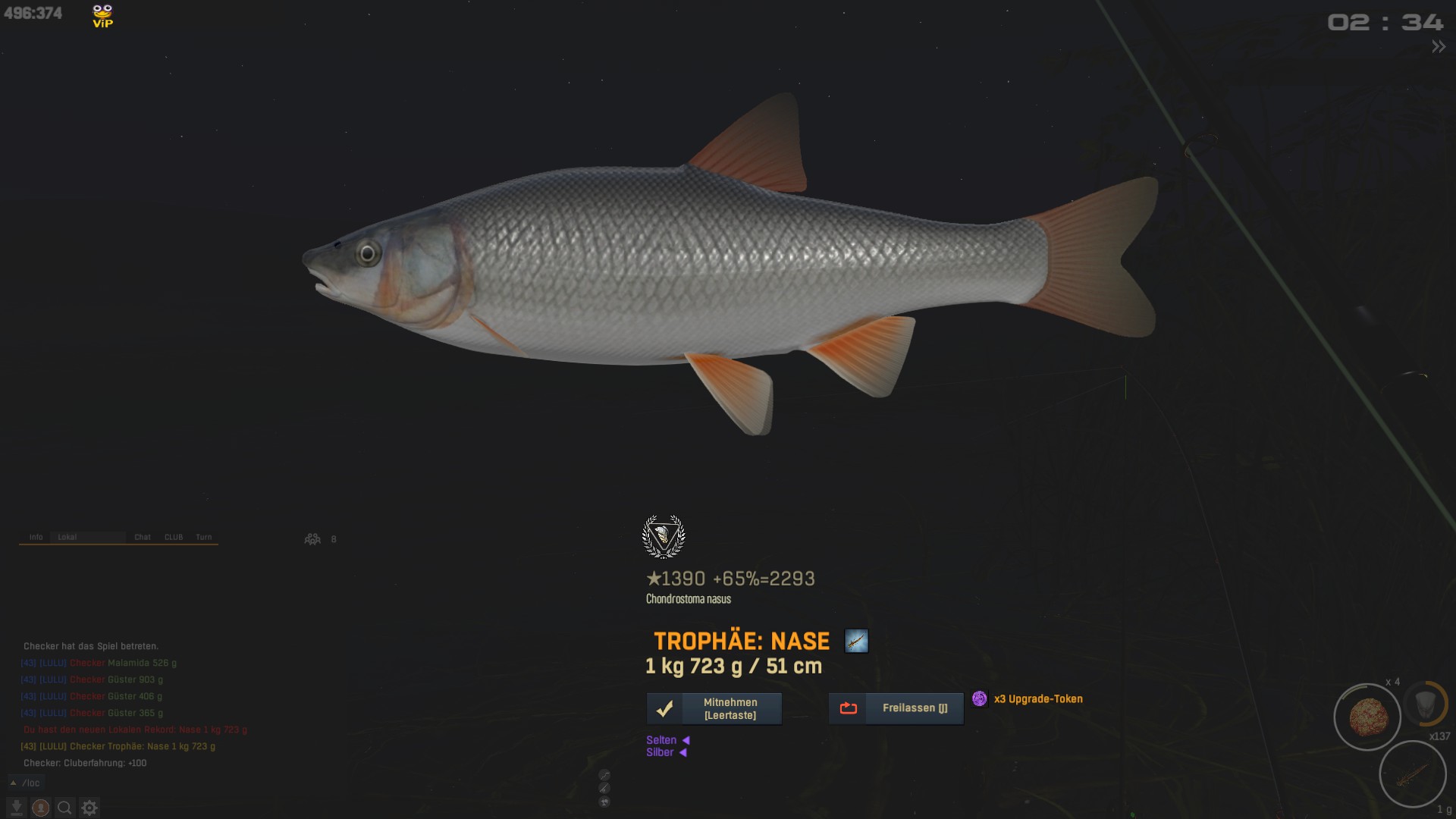Show the online players list icon
Screen dimensions: 1456x819
click(x=312, y=539)
